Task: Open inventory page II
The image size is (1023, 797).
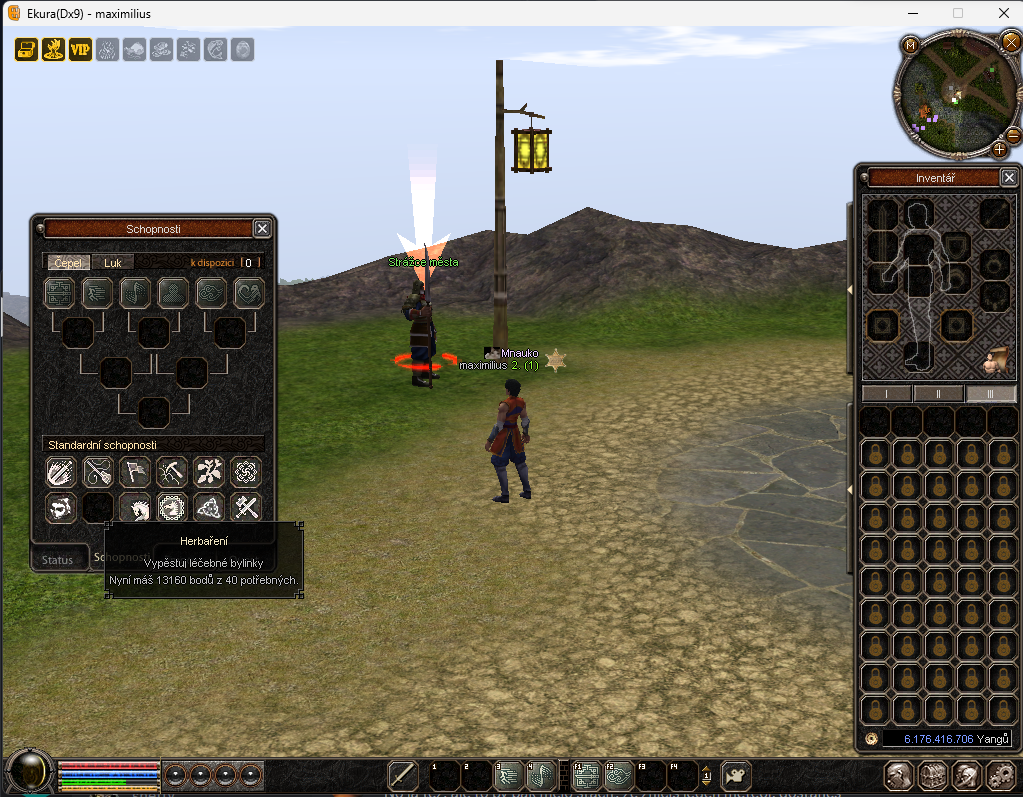Action: pyautogui.click(x=939, y=394)
